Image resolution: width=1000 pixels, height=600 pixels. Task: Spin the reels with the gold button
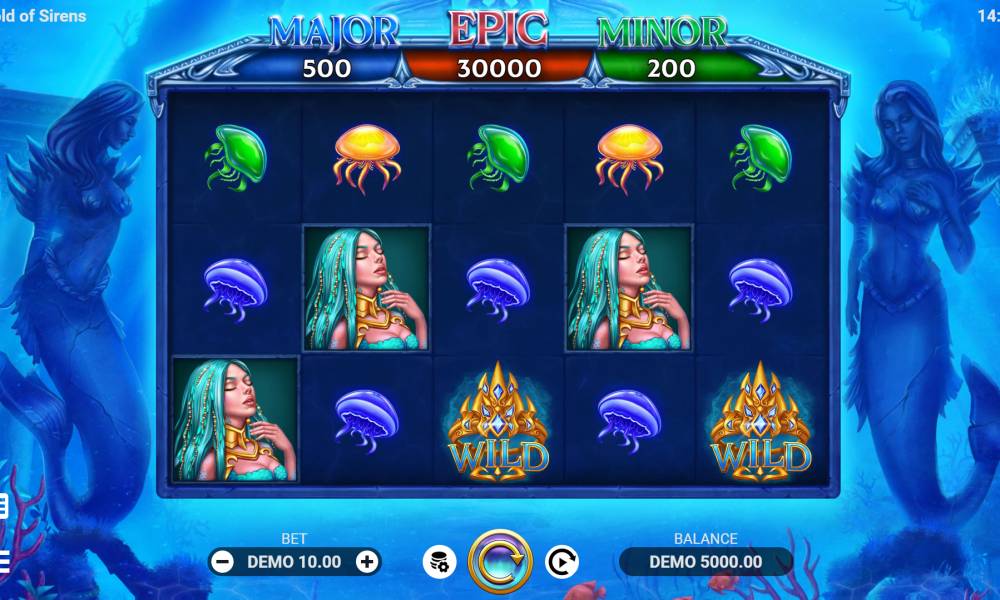coord(500,561)
